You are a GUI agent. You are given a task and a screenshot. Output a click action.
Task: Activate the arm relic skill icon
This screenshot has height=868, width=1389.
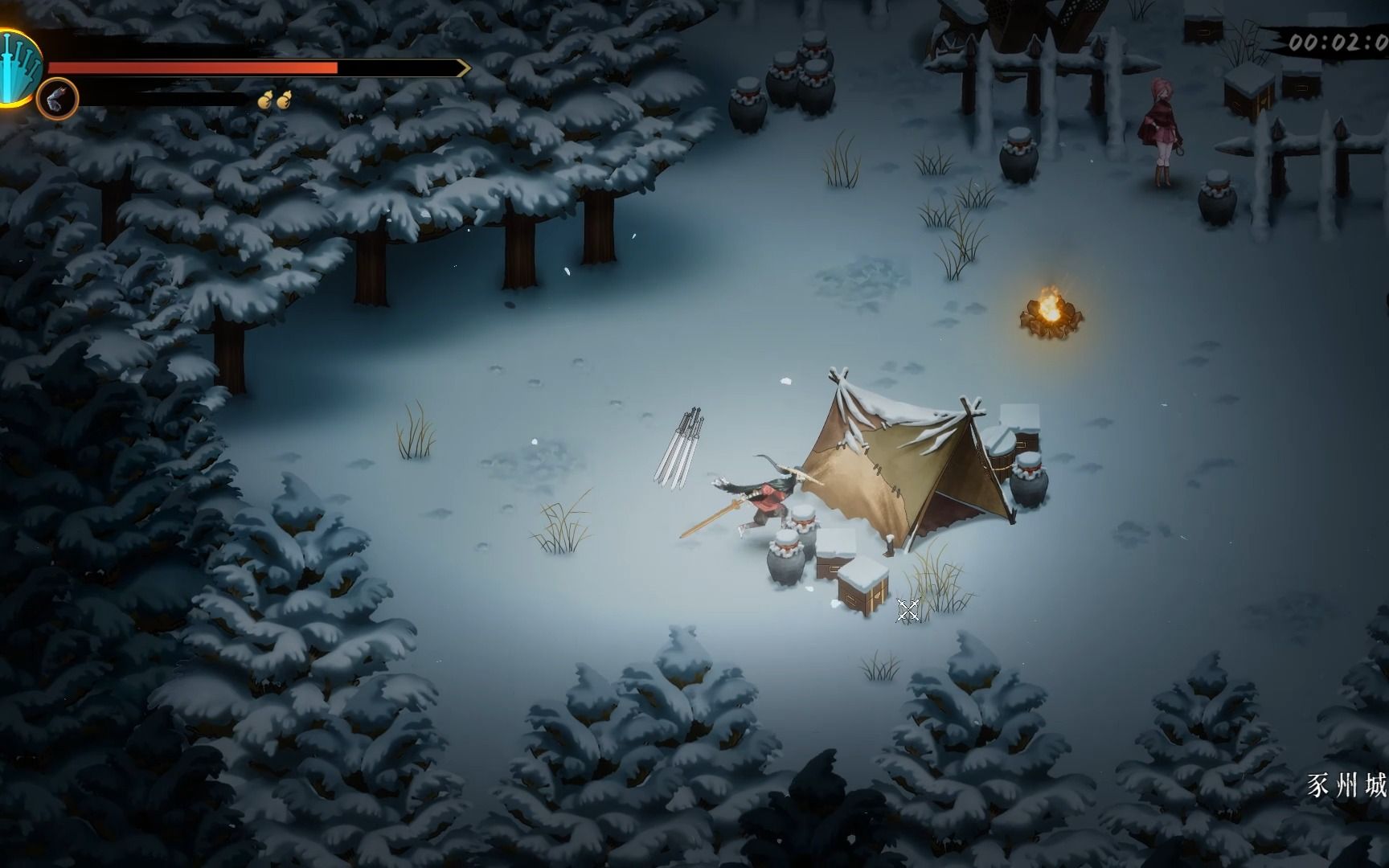click(58, 100)
